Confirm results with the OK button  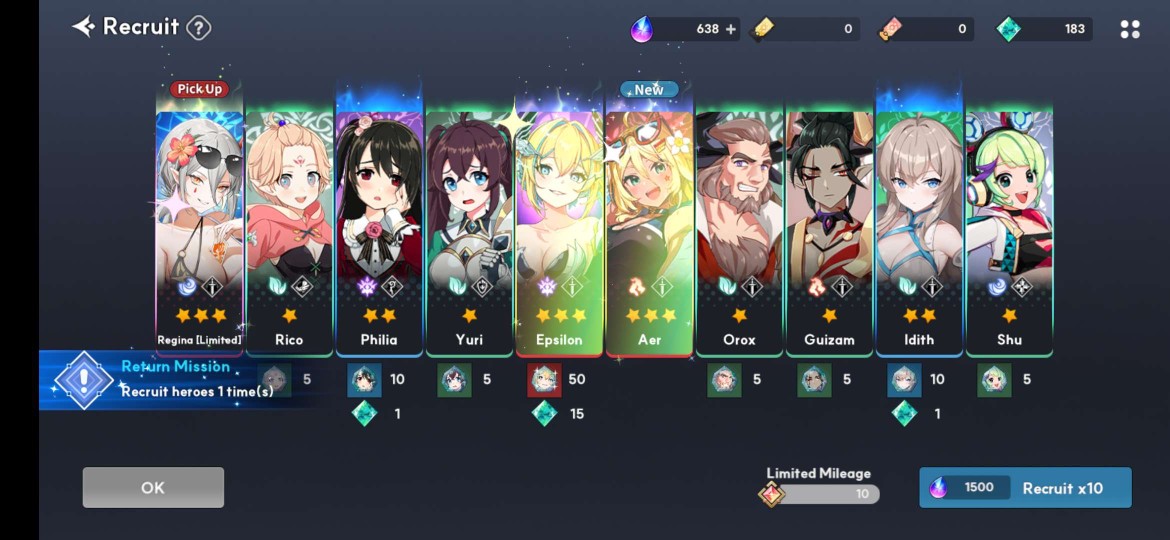[x=153, y=488]
